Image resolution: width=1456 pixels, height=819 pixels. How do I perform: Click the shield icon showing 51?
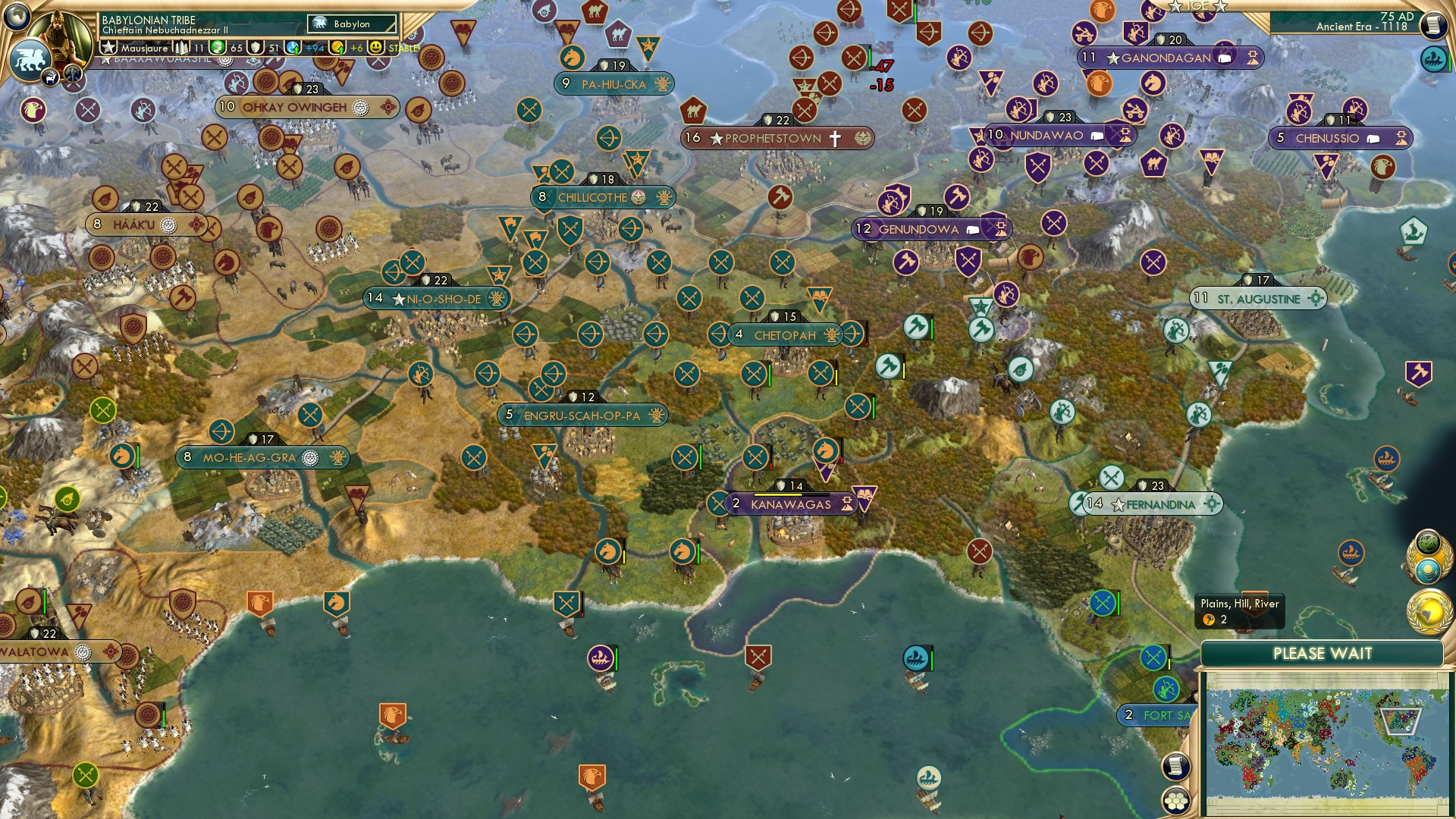(x=256, y=48)
